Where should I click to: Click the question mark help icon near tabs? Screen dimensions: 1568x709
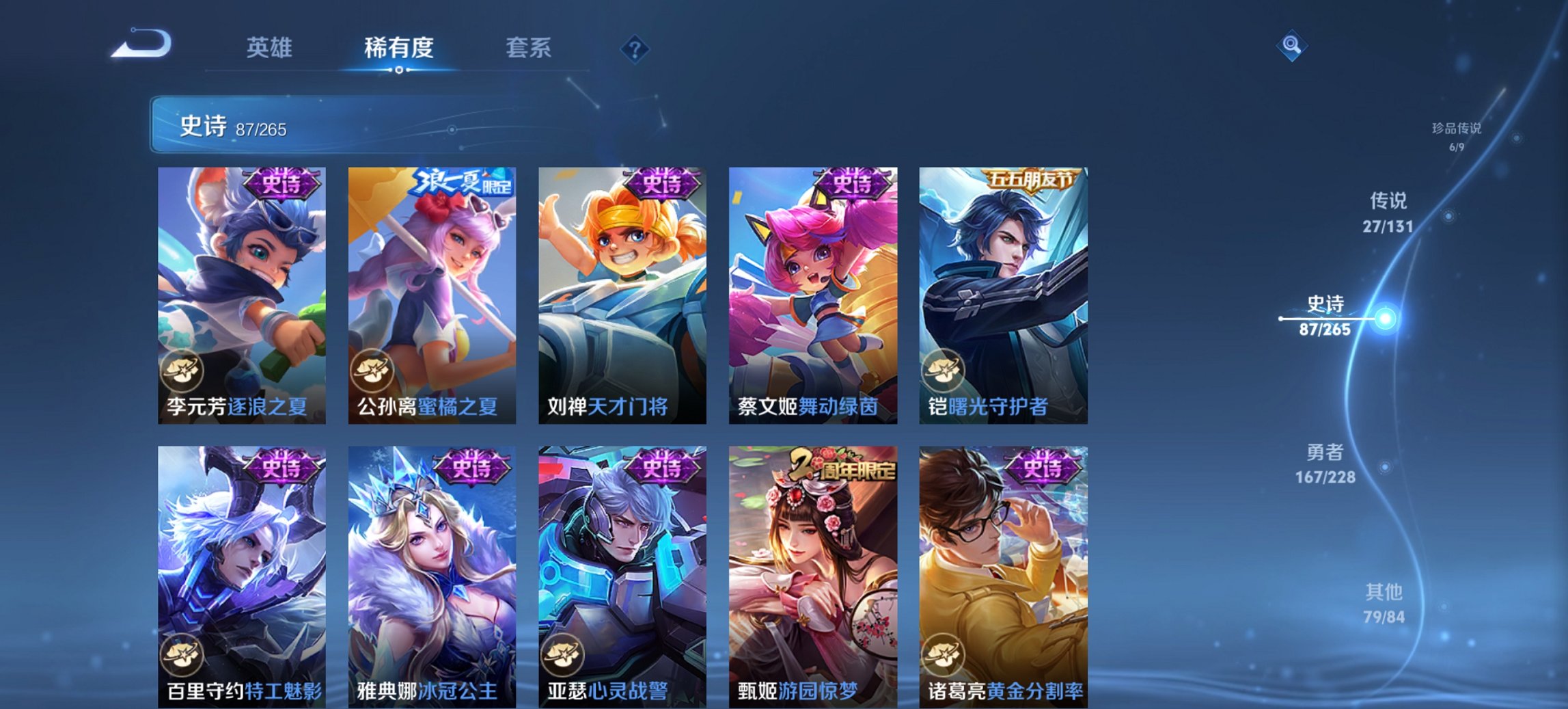pyautogui.click(x=635, y=48)
